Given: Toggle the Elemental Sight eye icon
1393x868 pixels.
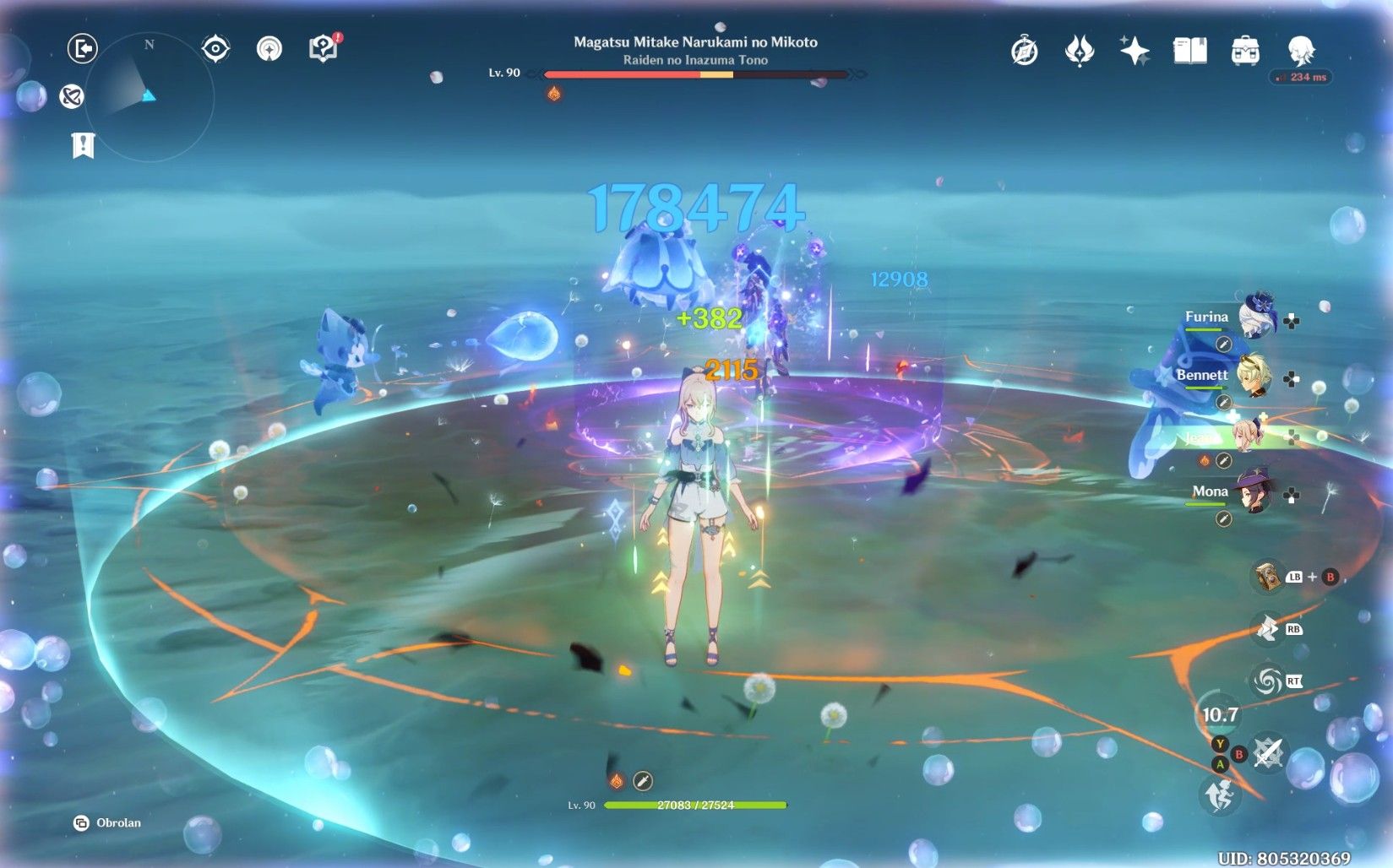Looking at the screenshot, I should pos(217,49).
